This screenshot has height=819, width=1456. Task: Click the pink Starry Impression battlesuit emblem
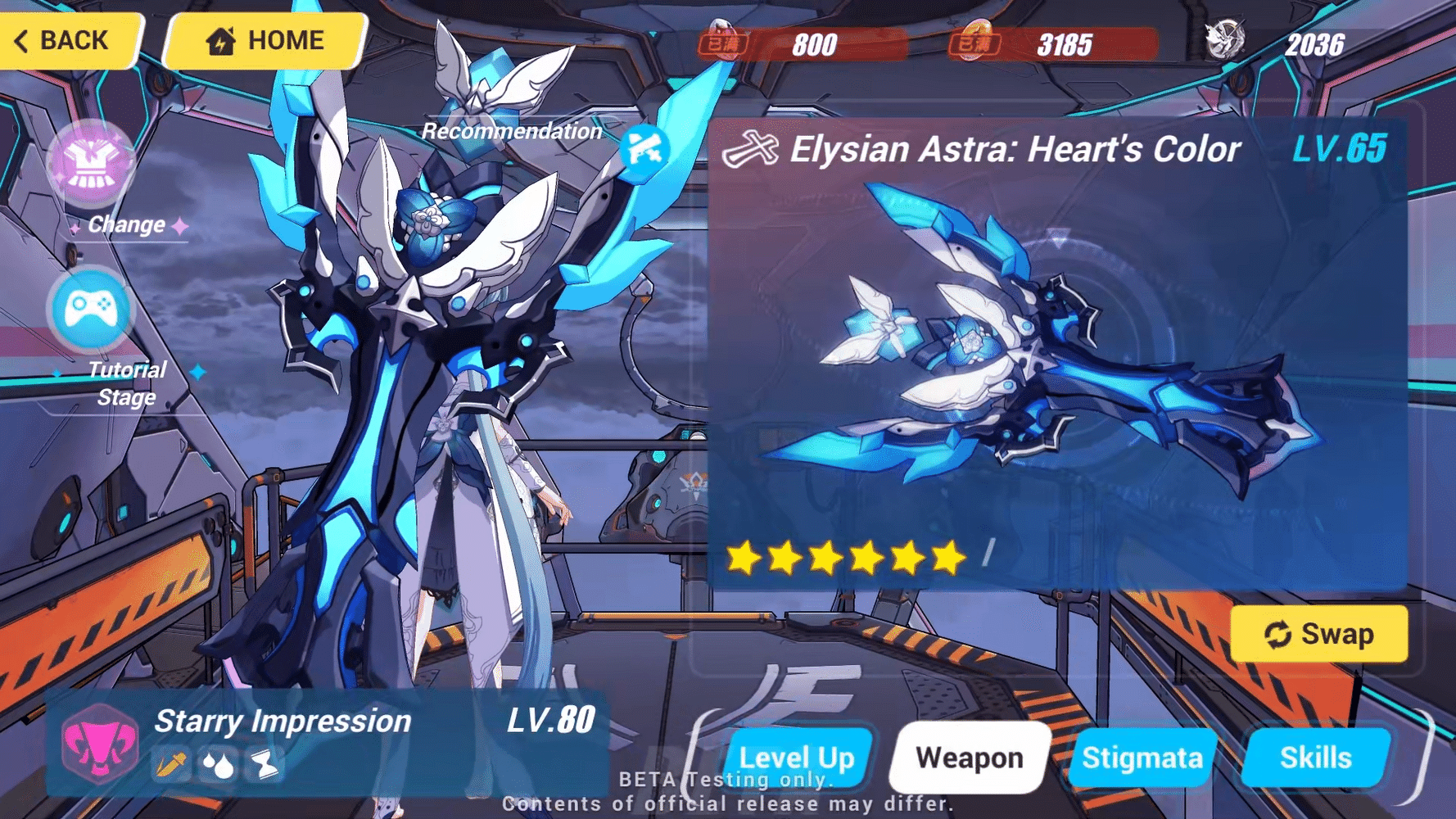[101, 744]
